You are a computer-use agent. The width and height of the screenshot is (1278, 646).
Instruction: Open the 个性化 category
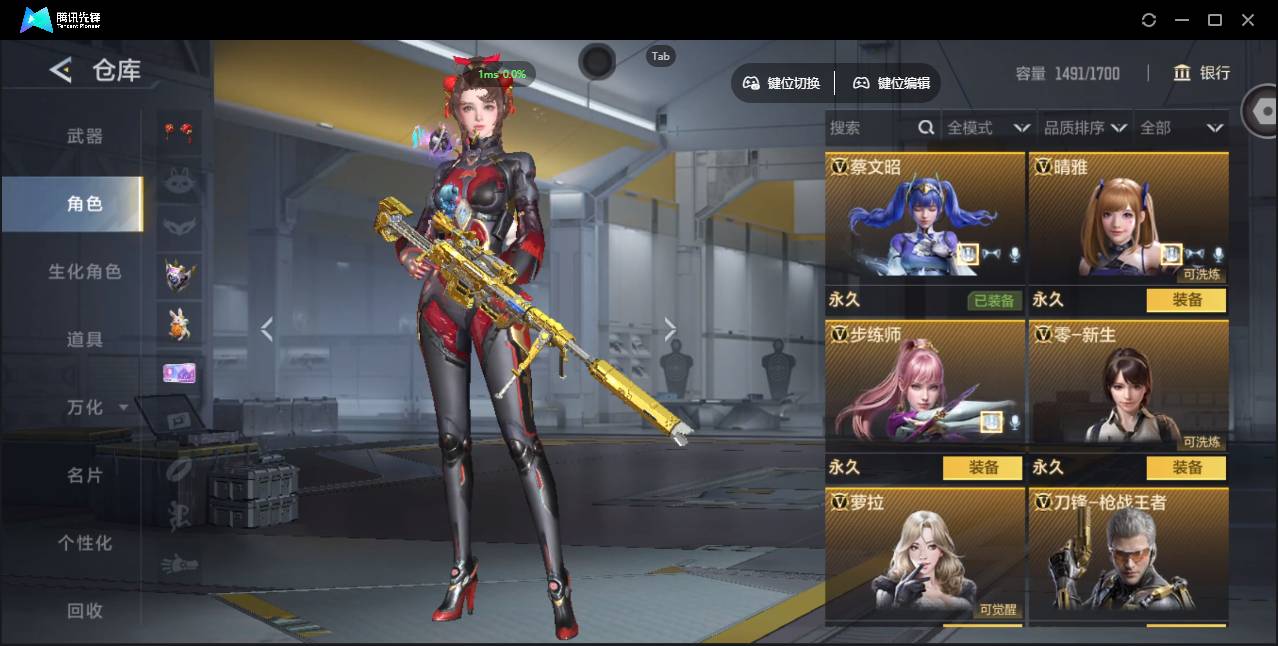pyautogui.click(x=85, y=543)
